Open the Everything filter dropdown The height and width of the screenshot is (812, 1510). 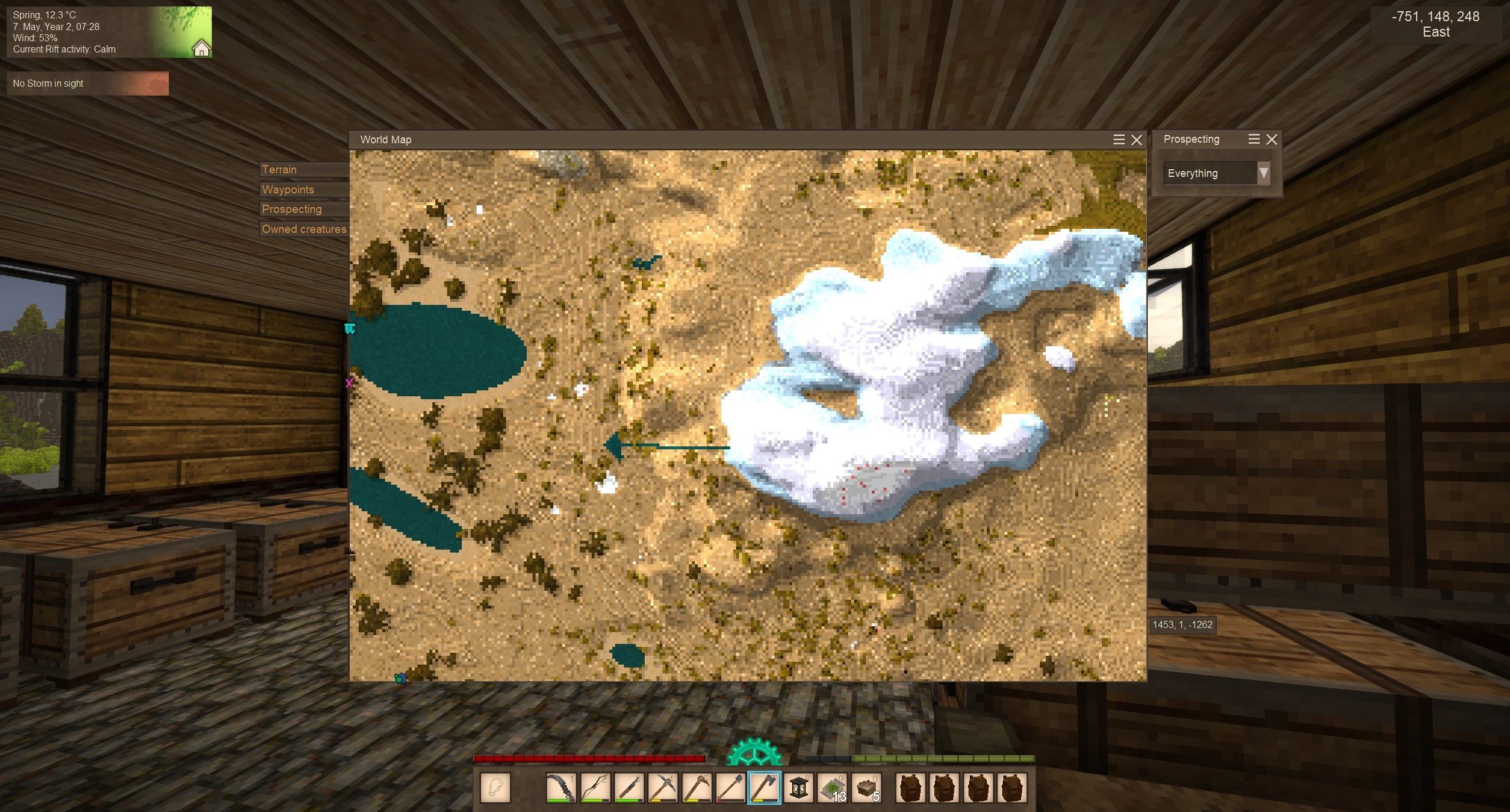pos(1263,173)
